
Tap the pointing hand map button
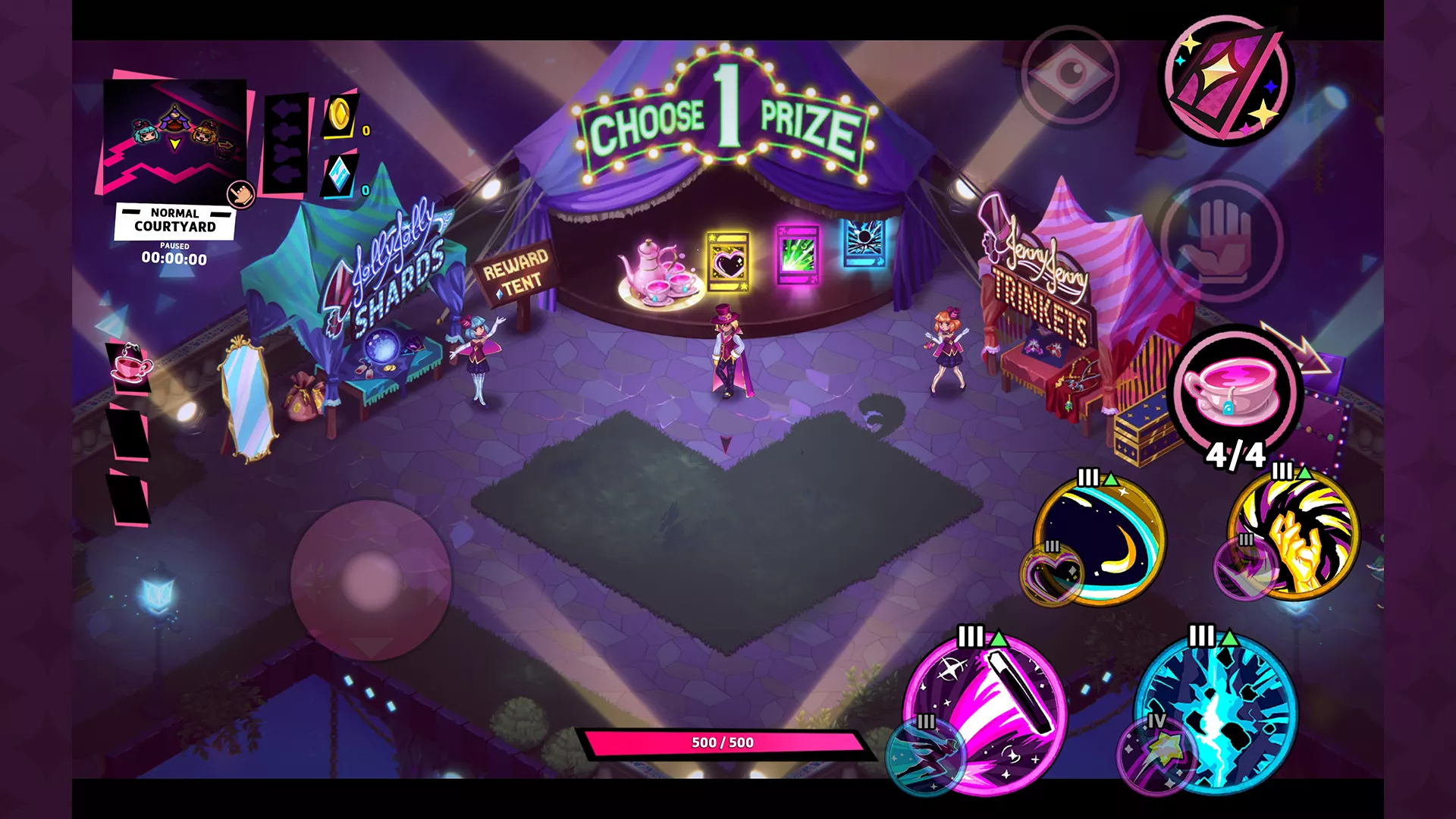[241, 194]
